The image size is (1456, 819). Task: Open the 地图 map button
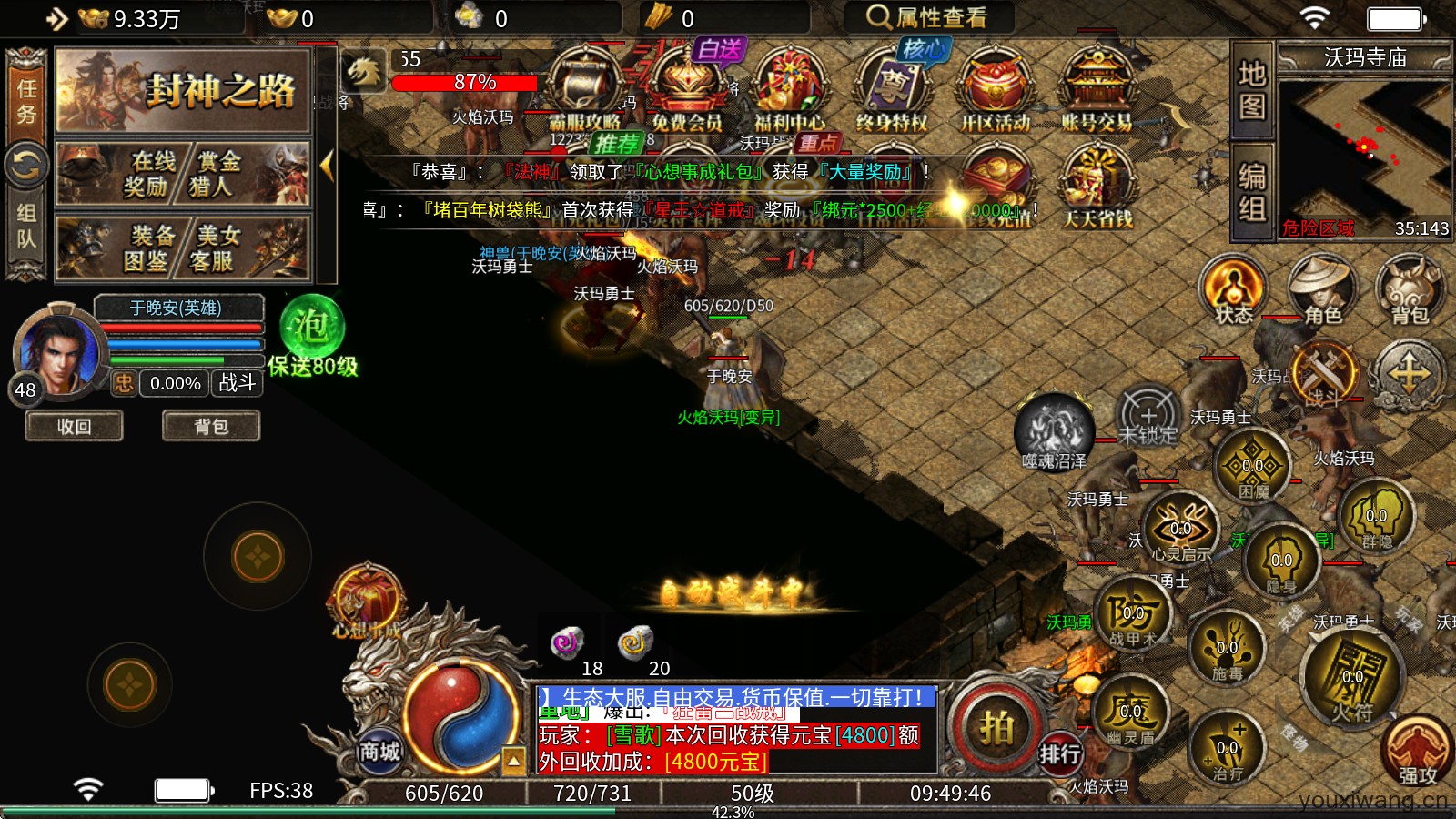coord(1252,89)
